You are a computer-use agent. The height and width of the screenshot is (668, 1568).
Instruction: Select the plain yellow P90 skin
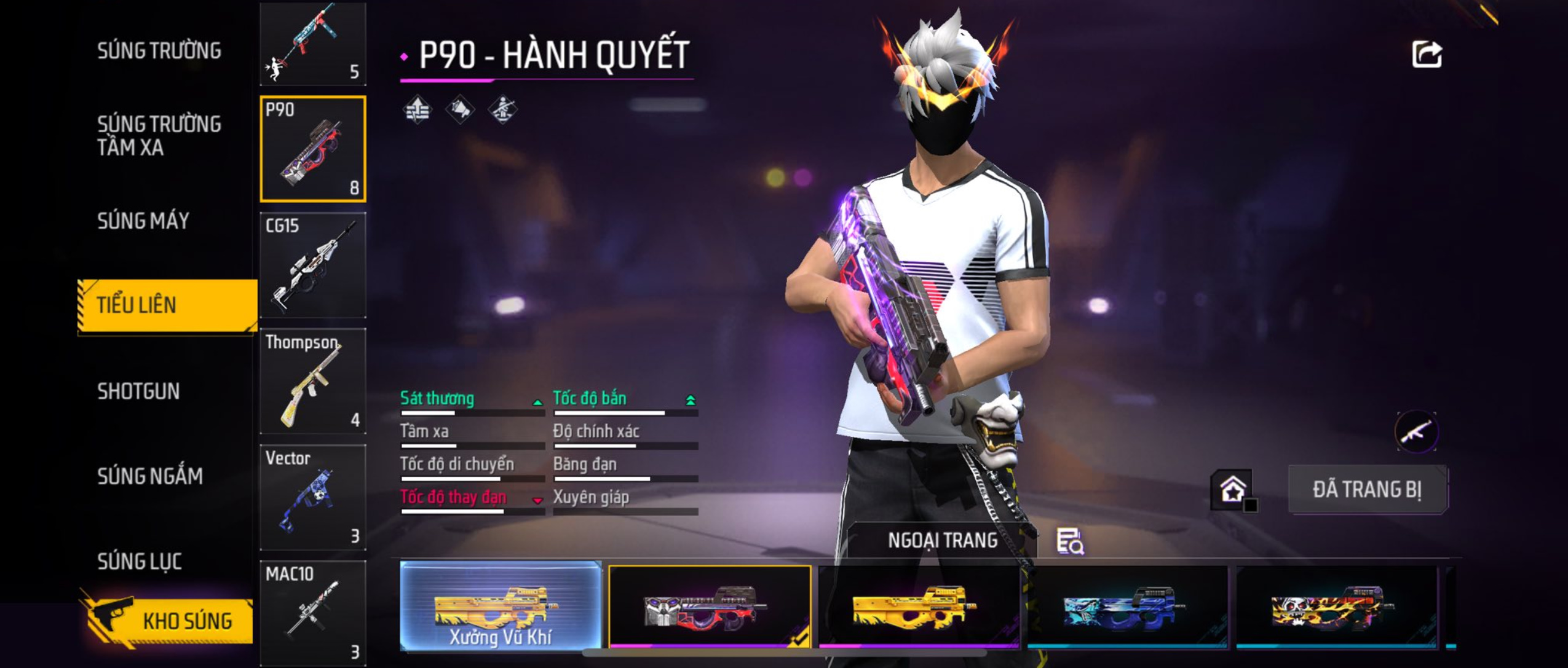click(919, 606)
